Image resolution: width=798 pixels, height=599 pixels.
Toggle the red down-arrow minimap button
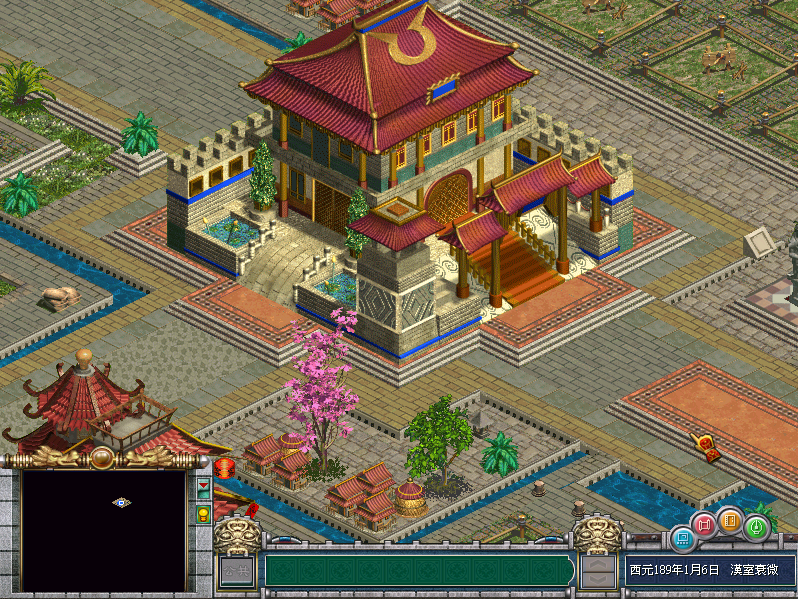[x=204, y=489]
